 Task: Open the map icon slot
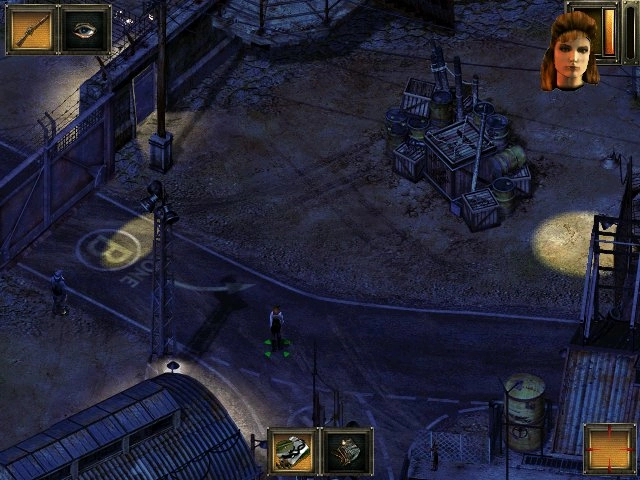point(293,451)
